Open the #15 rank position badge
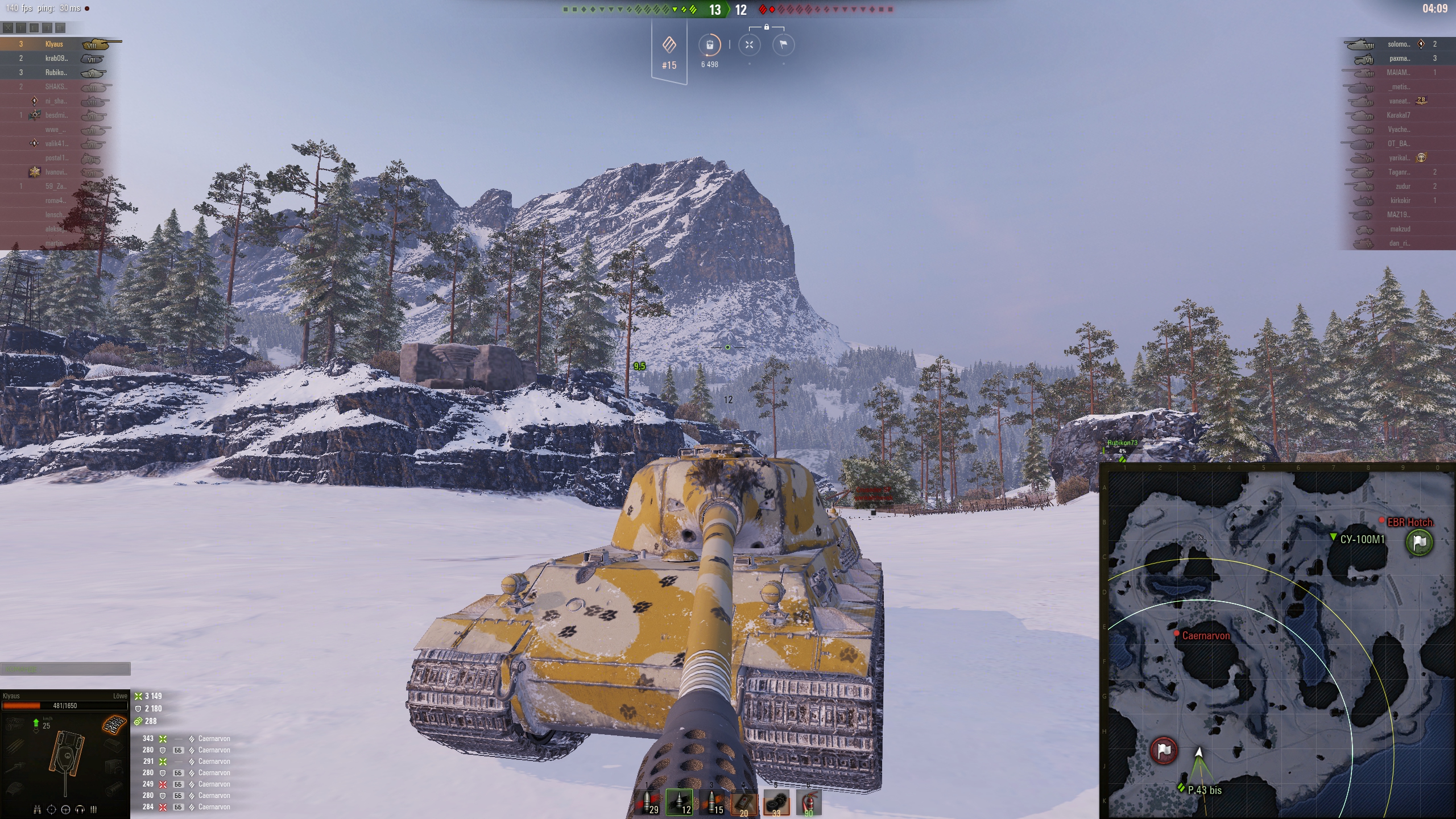1456x819 pixels. click(x=669, y=52)
